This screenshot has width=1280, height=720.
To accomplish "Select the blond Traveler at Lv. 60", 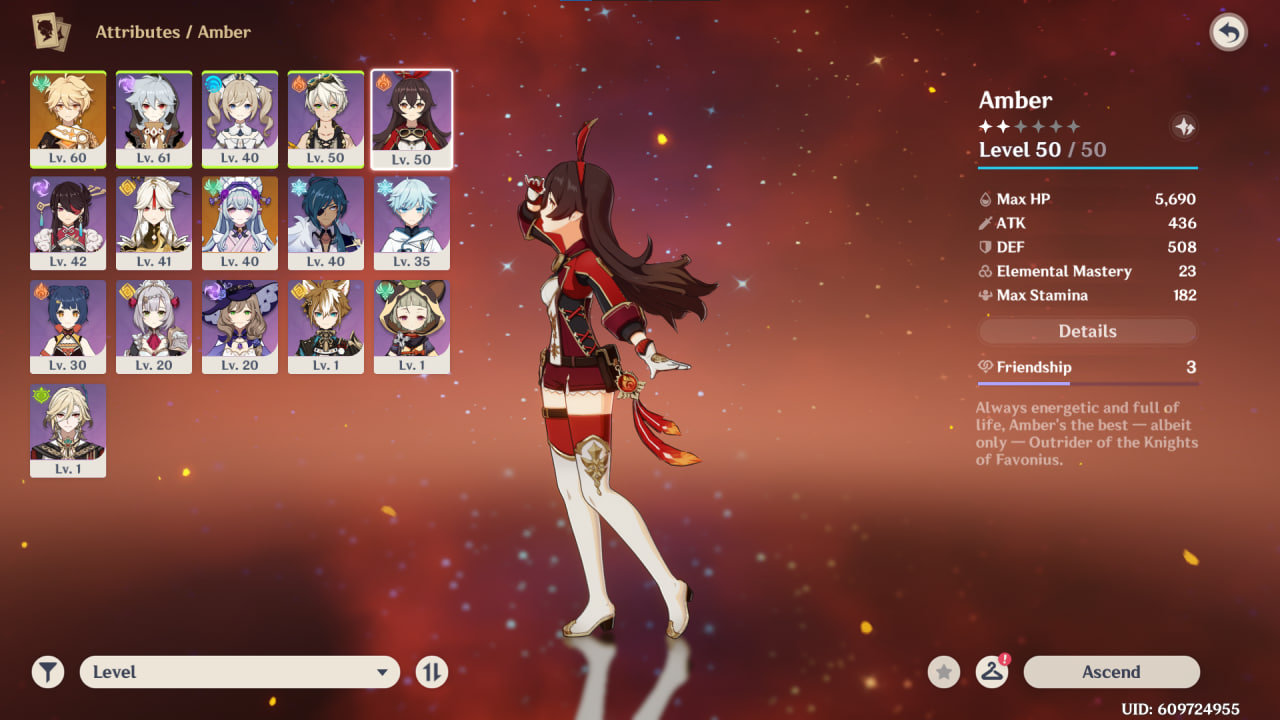I will (68, 118).
